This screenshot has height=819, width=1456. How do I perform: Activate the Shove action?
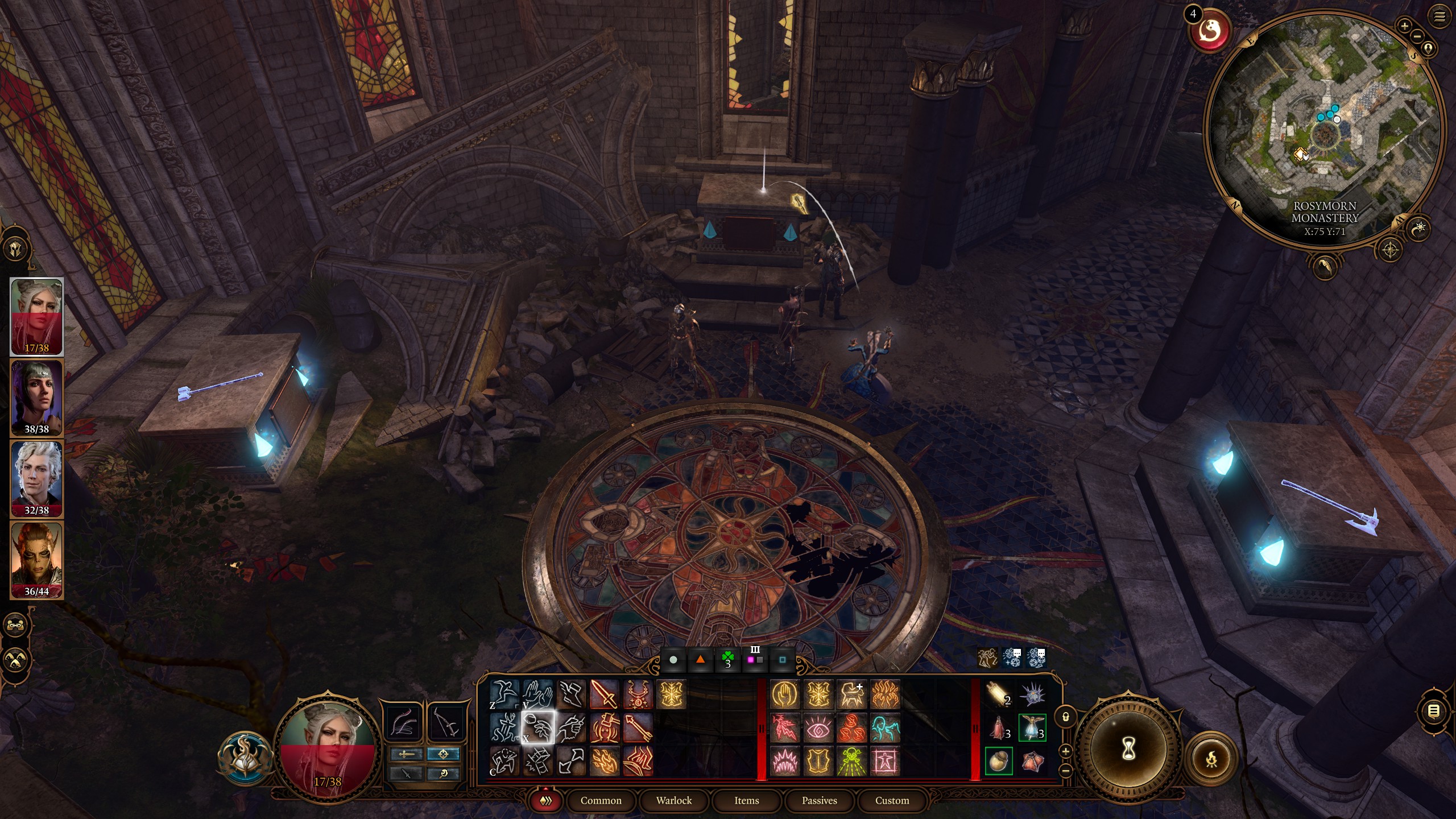(x=537, y=693)
